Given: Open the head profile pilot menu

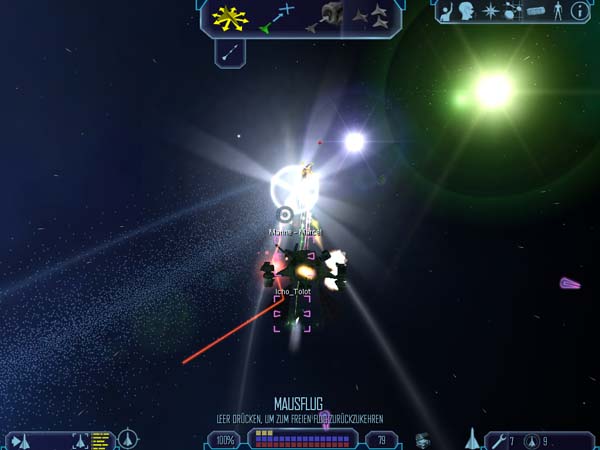Looking at the screenshot, I should [468, 11].
